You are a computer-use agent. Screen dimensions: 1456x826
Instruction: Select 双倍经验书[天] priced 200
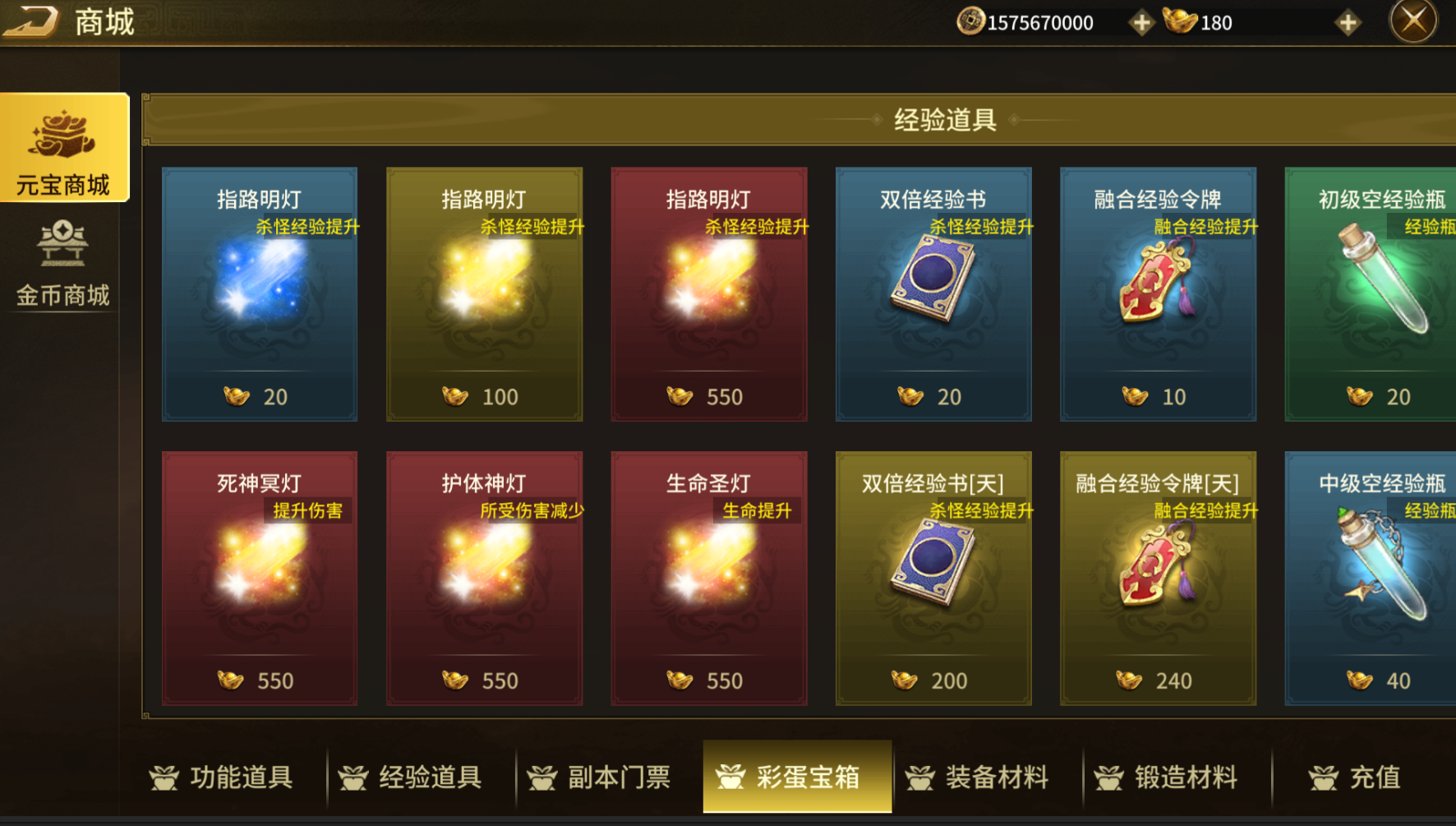coord(933,578)
